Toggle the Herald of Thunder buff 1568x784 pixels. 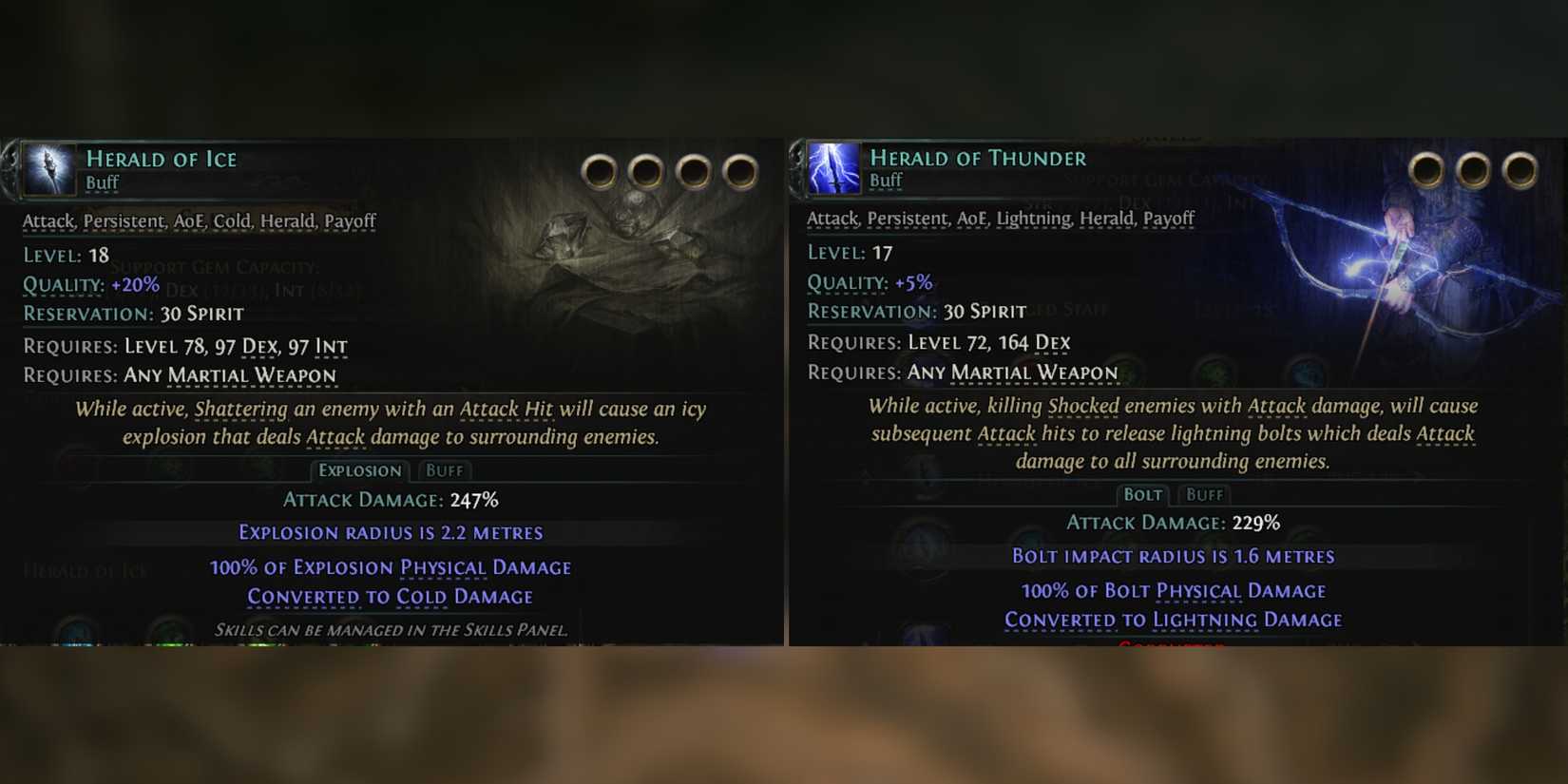pos(888,180)
